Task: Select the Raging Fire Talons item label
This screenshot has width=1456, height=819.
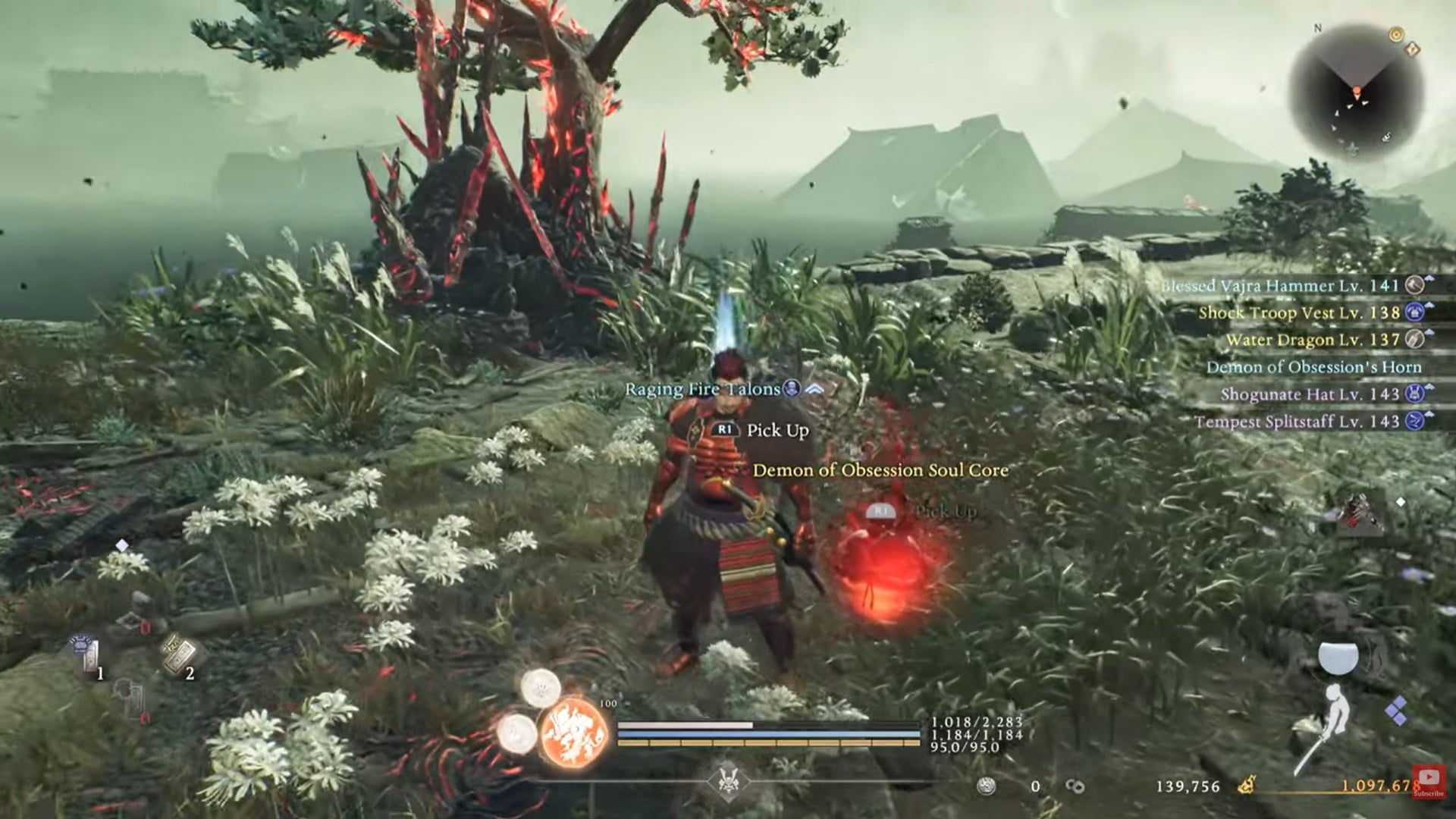Action: tap(702, 389)
